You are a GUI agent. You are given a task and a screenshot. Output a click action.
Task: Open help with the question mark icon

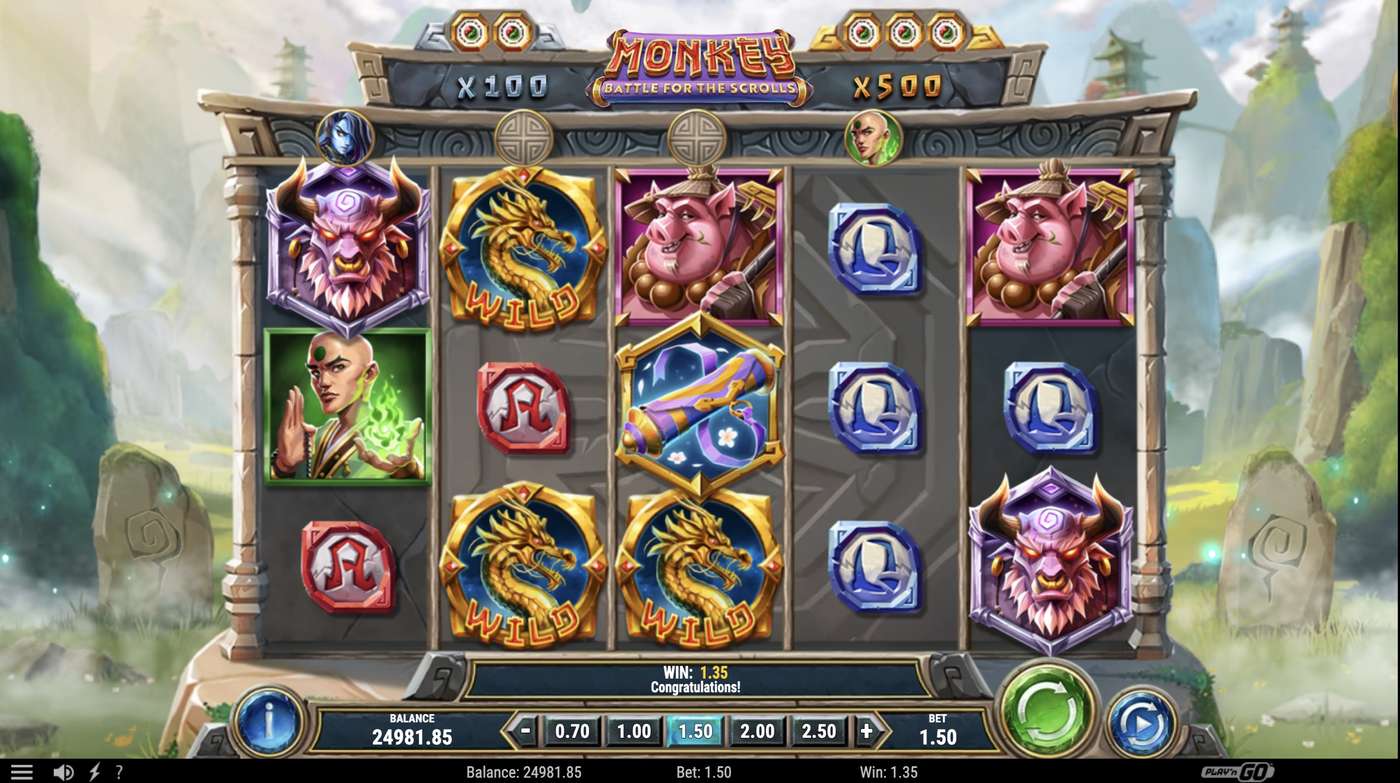(118, 771)
